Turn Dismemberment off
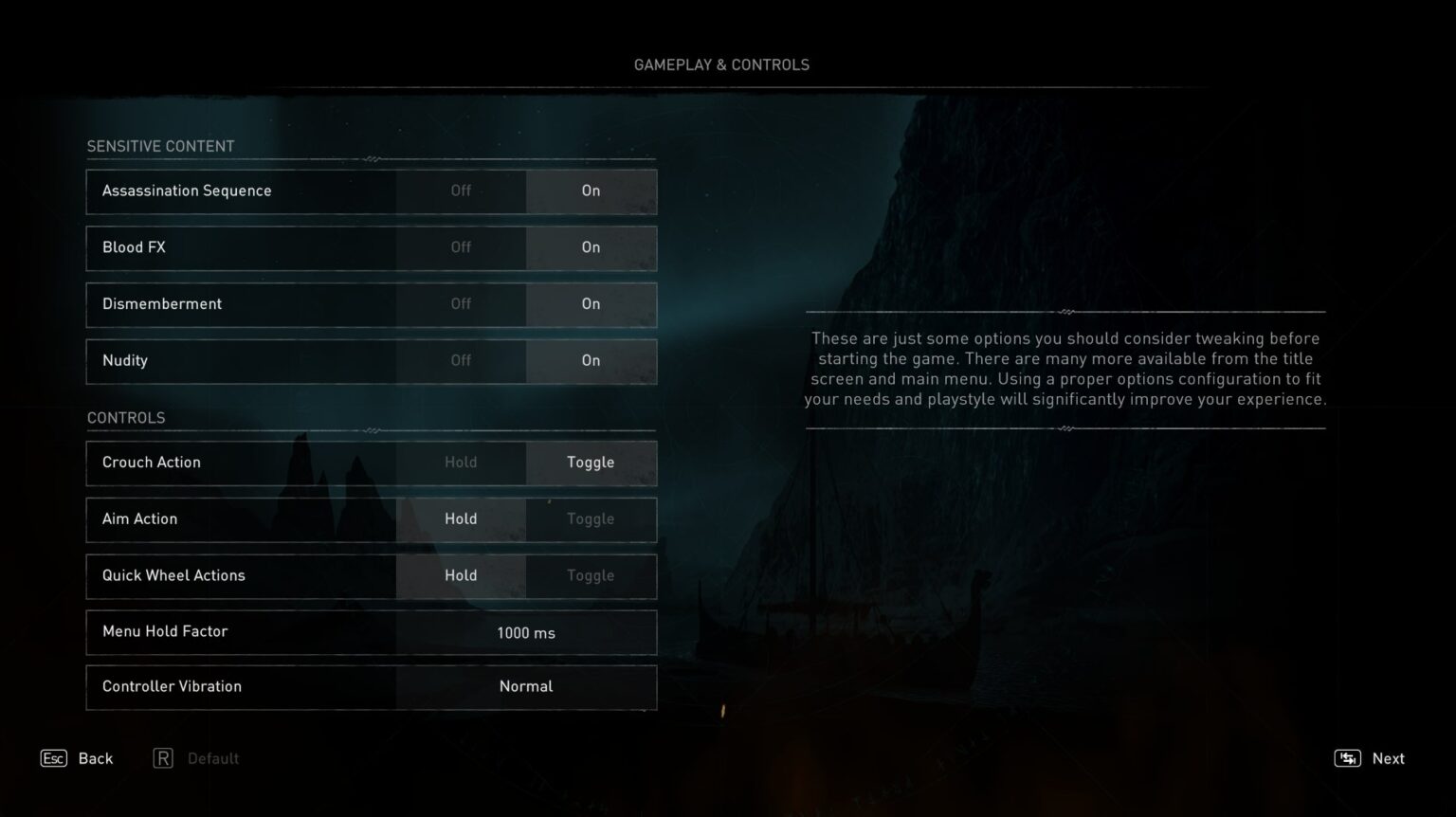Viewport: 1456px width, 817px height. 461,304
